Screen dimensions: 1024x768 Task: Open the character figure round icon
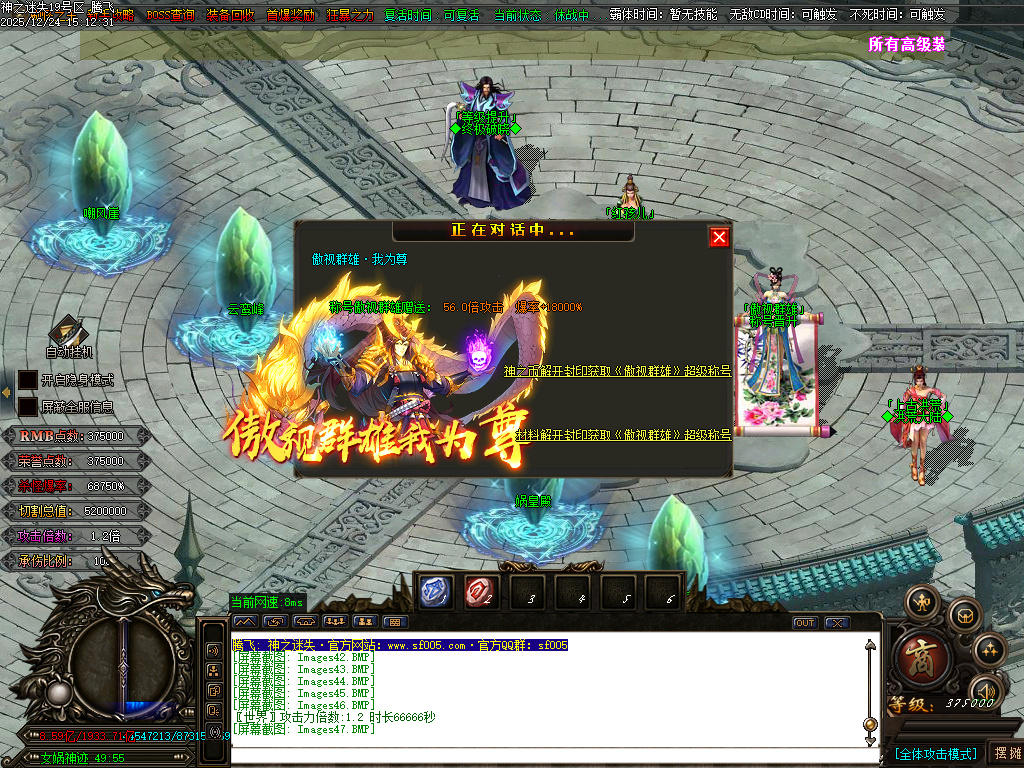point(920,603)
